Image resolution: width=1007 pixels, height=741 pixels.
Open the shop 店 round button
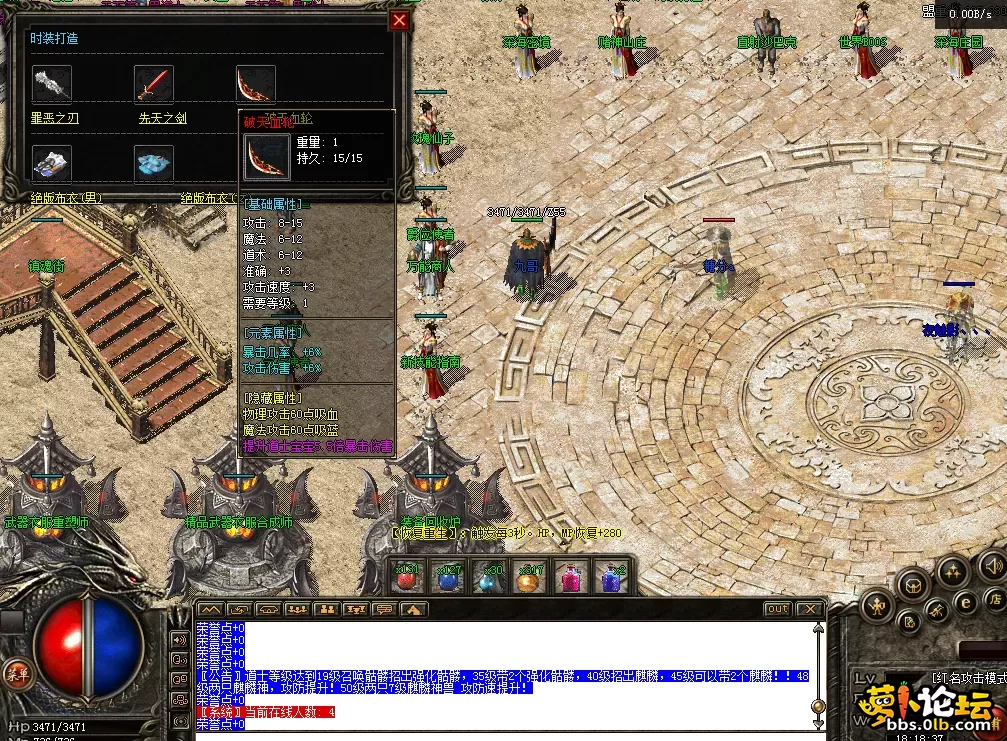click(994, 599)
